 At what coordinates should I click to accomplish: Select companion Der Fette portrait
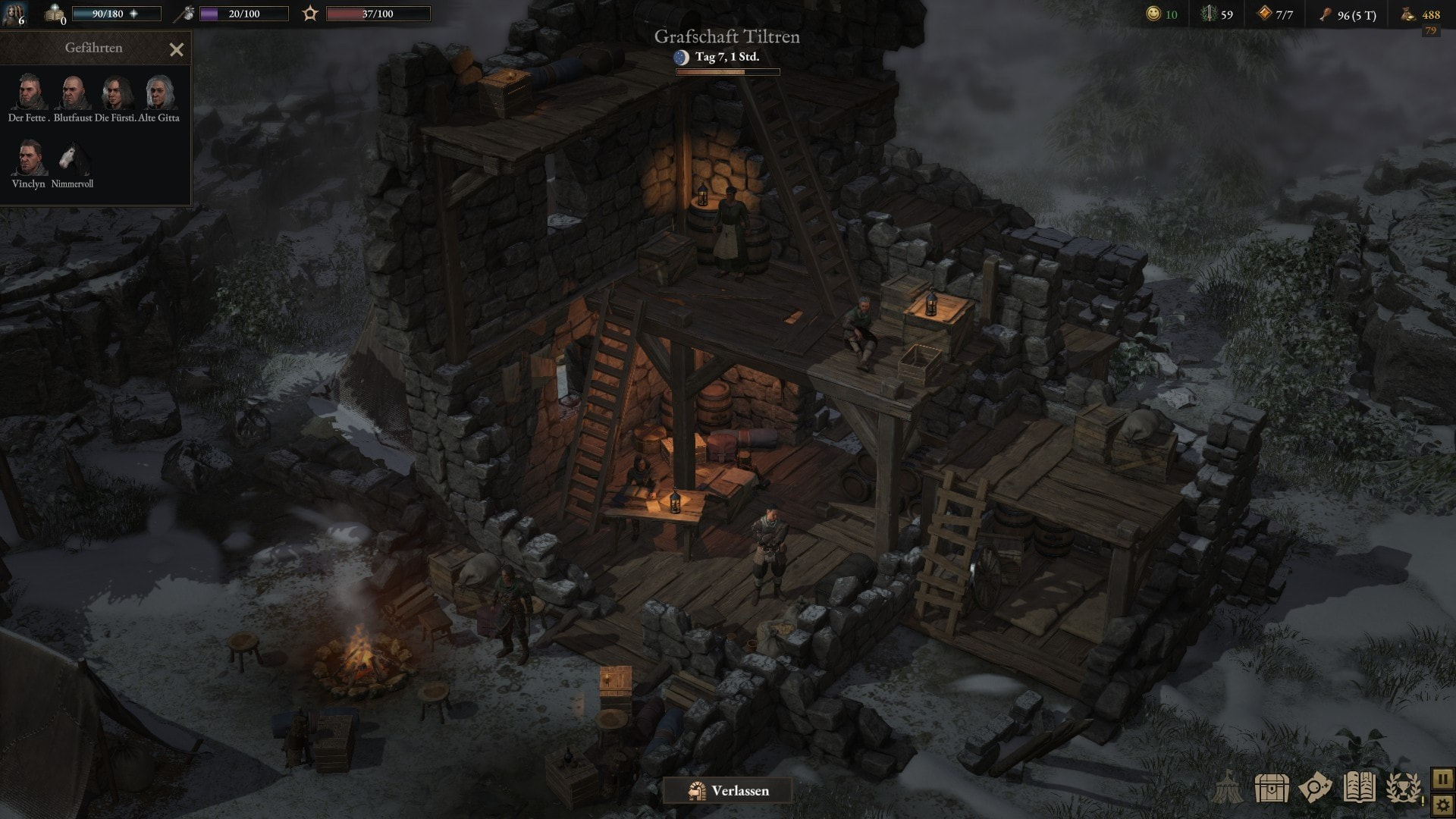pos(29,93)
